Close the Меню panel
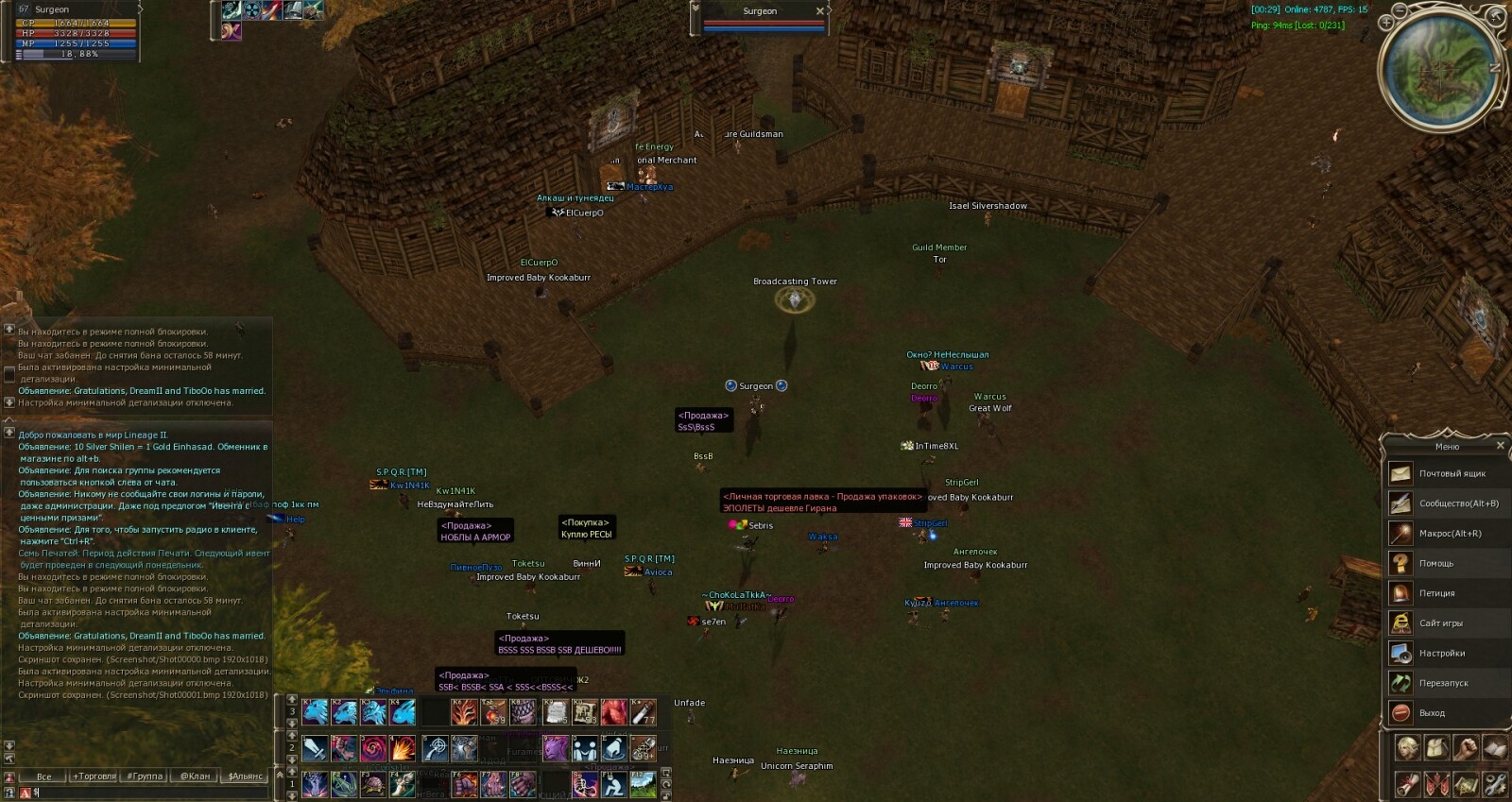The image size is (1512, 802). pos(1500,446)
